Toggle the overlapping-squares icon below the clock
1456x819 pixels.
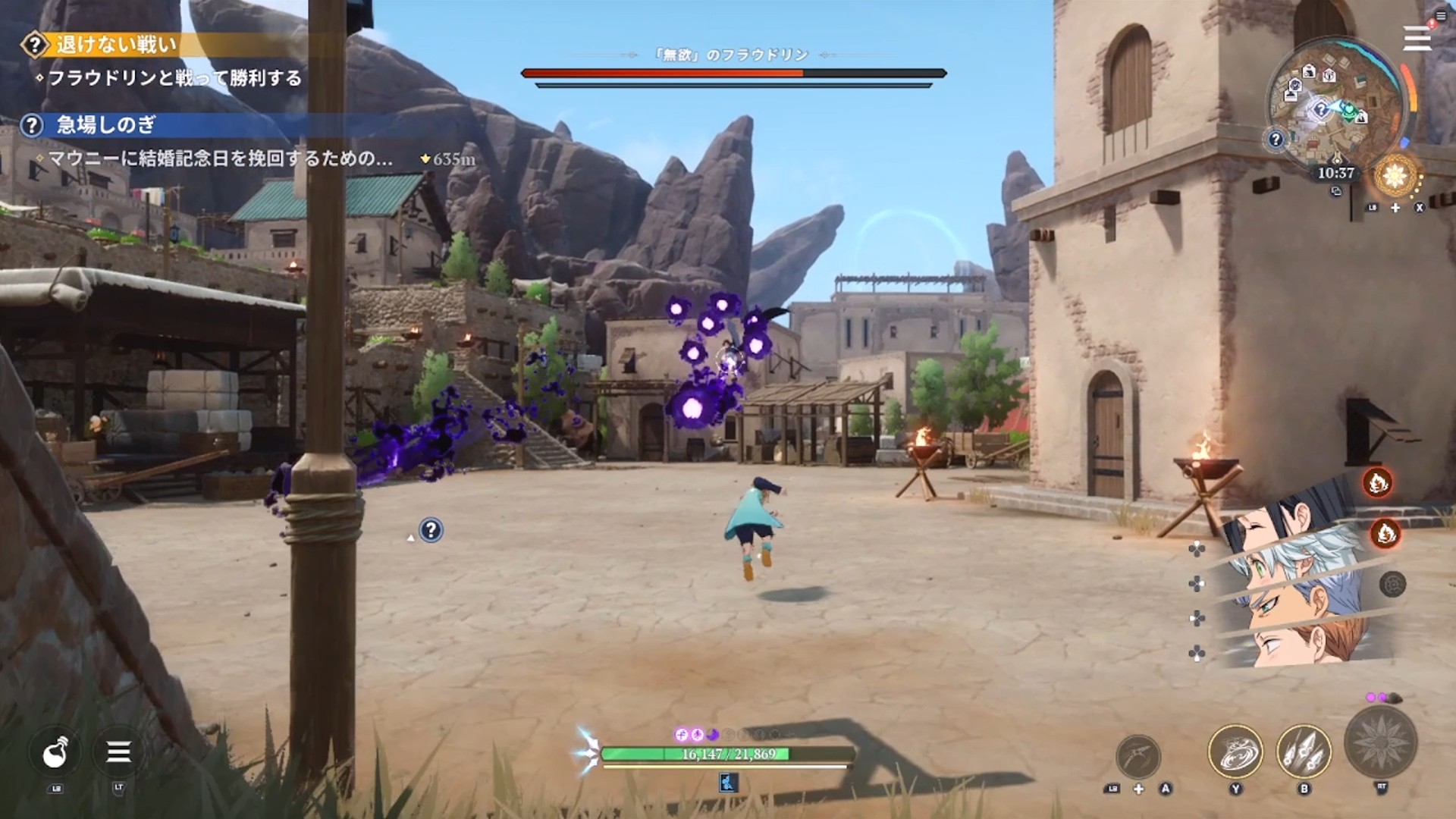[1336, 192]
